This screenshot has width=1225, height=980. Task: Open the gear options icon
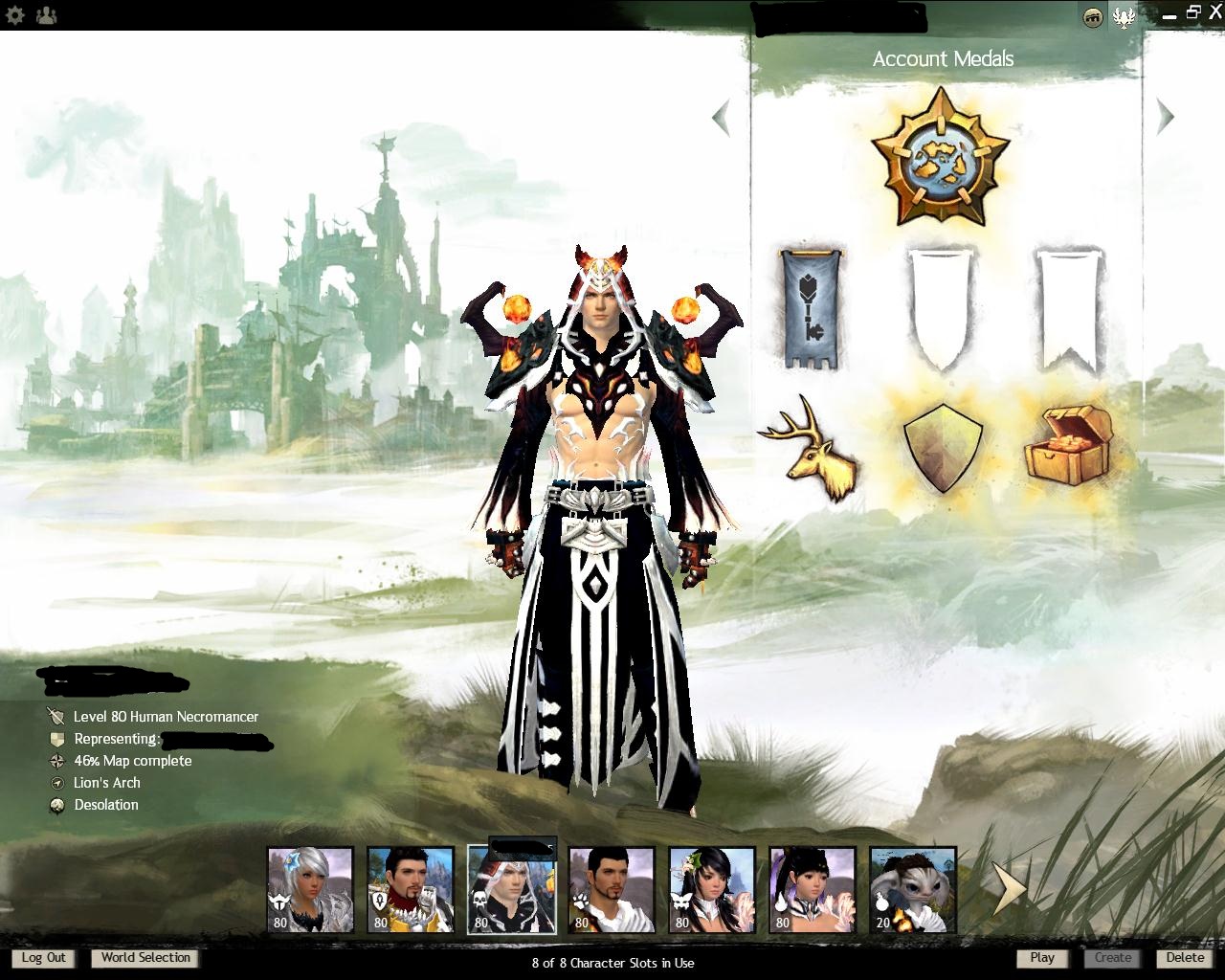[x=14, y=15]
